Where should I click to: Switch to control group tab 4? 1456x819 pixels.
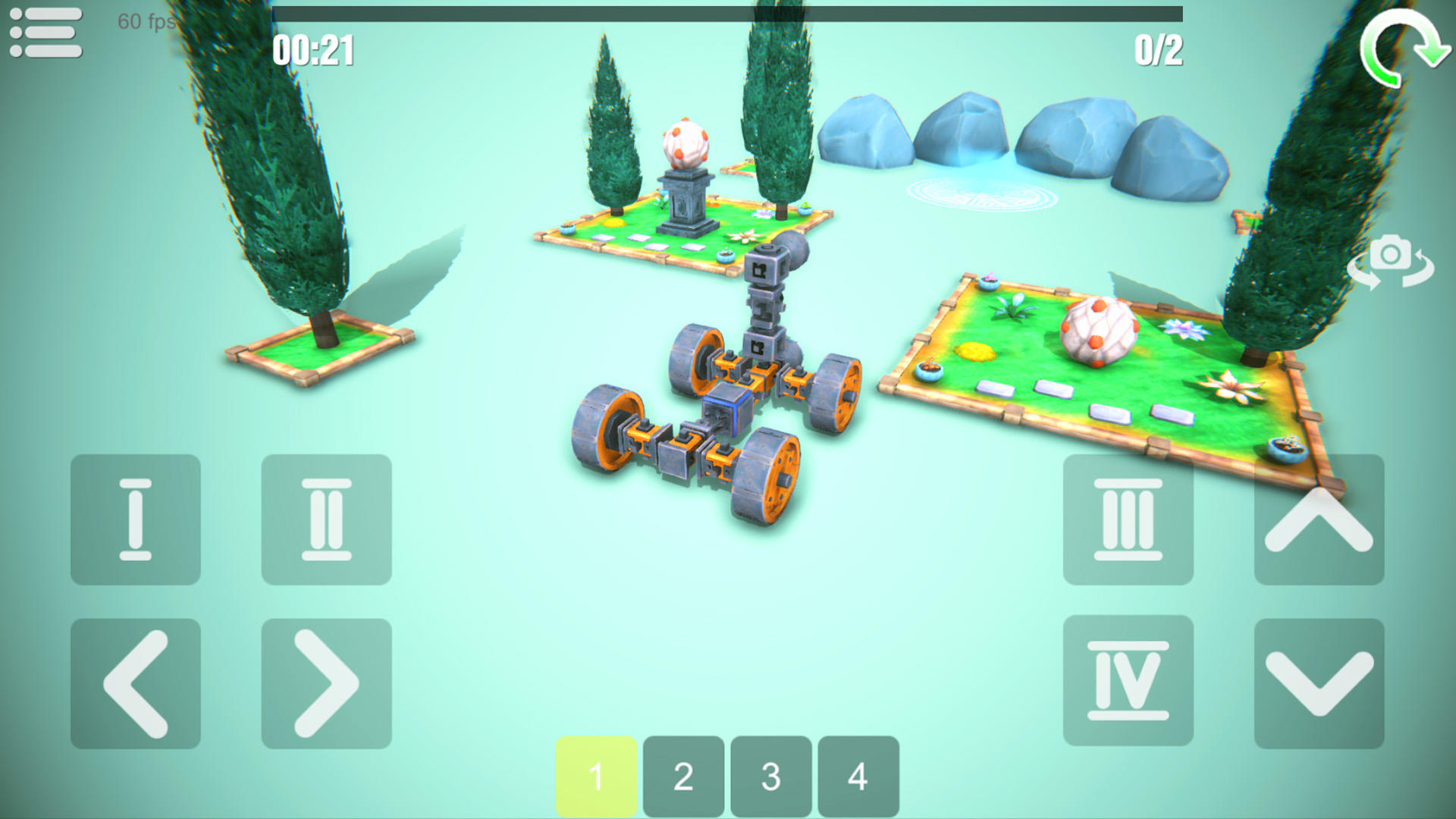coord(858,775)
